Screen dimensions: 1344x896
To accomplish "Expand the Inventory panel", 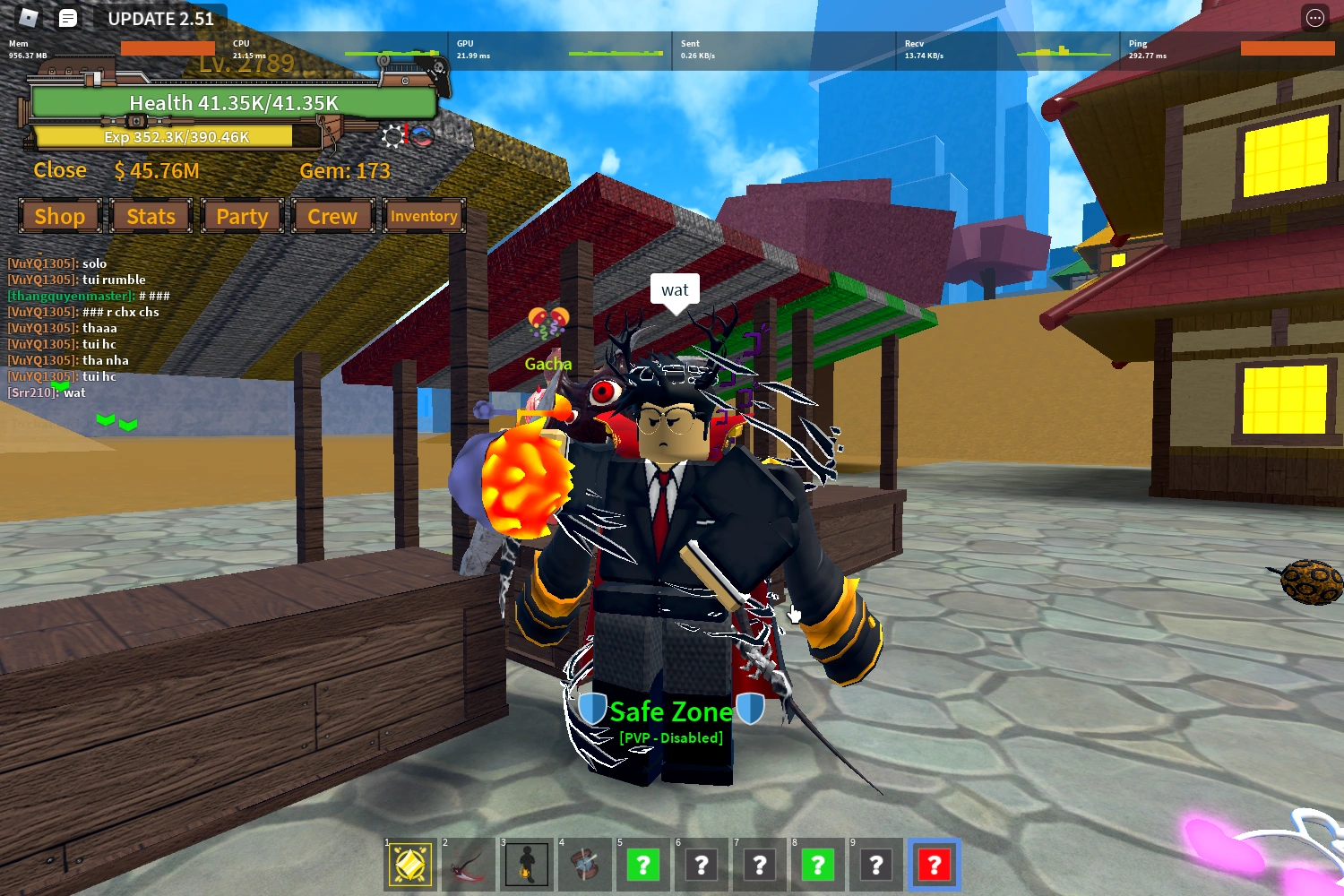I will (424, 216).
